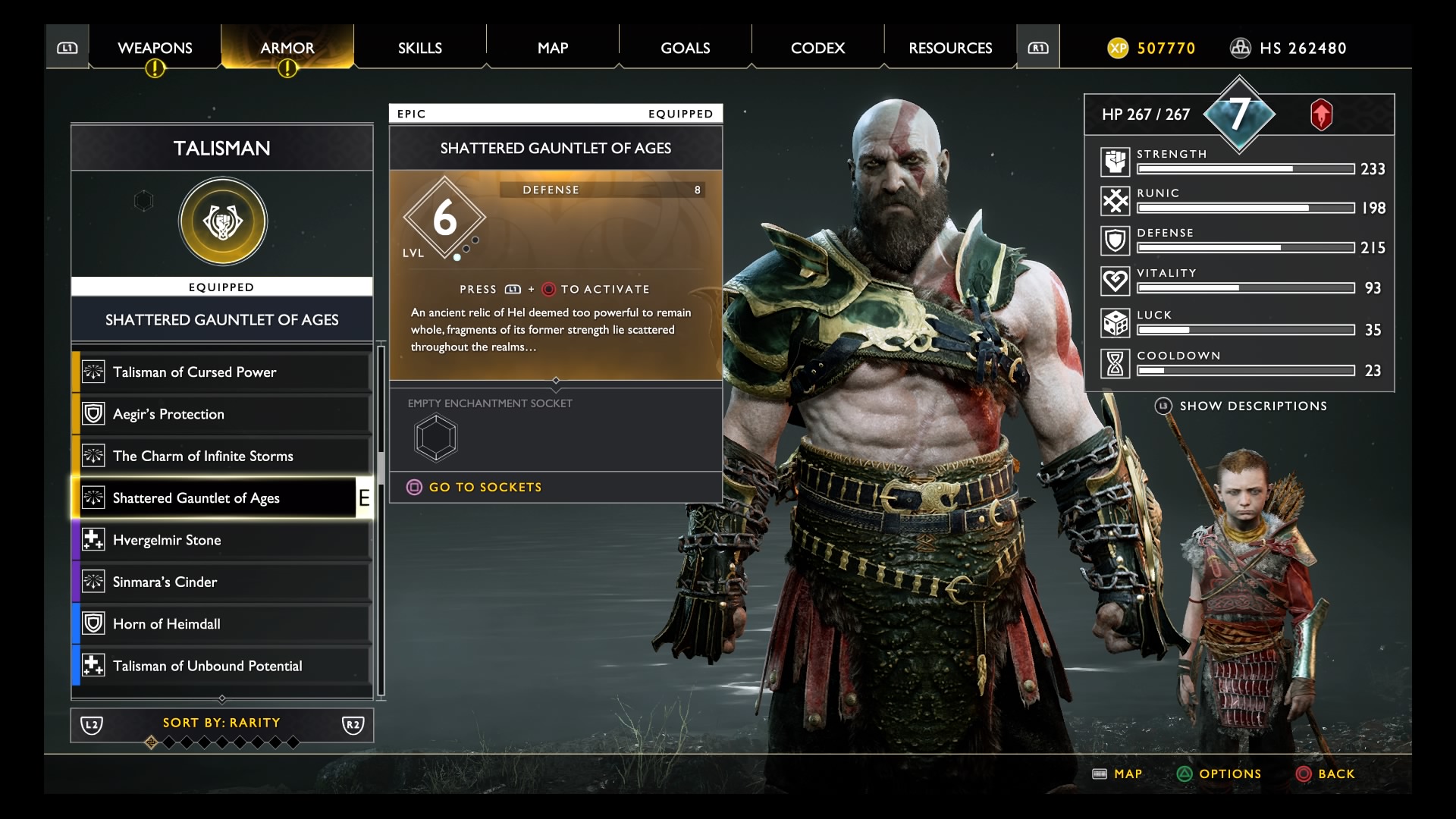This screenshot has height=819, width=1456.
Task: Select the Armor tab
Action: pyautogui.click(x=287, y=48)
